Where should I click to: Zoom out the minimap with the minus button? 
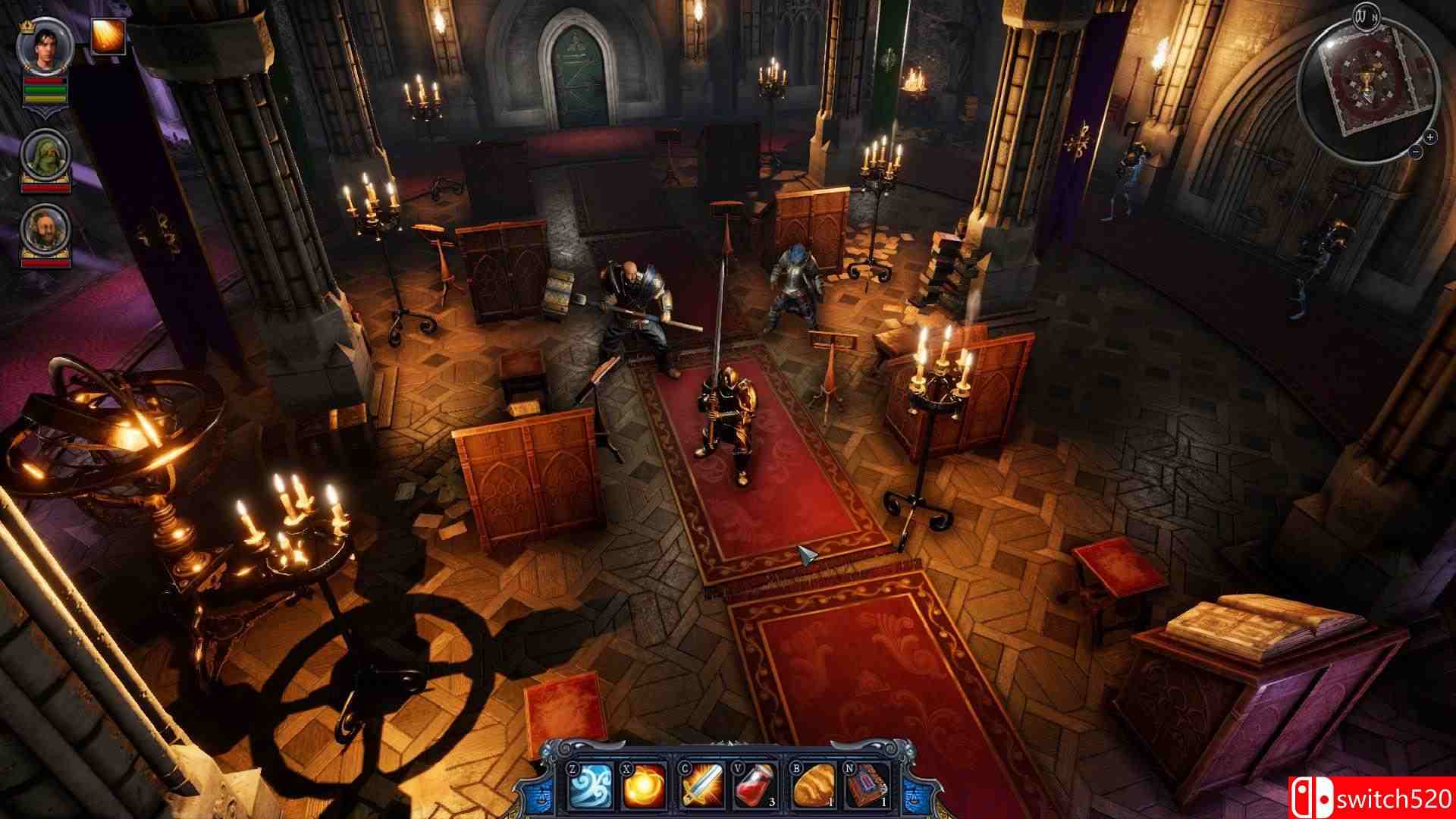1416,151
